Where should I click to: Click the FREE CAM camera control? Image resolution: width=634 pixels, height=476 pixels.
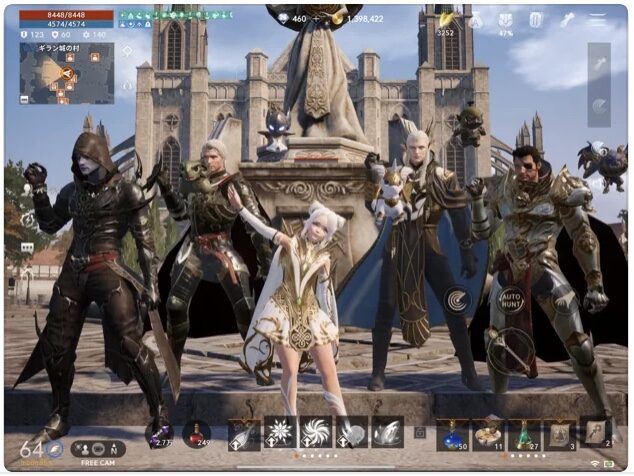(x=99, y=451)
